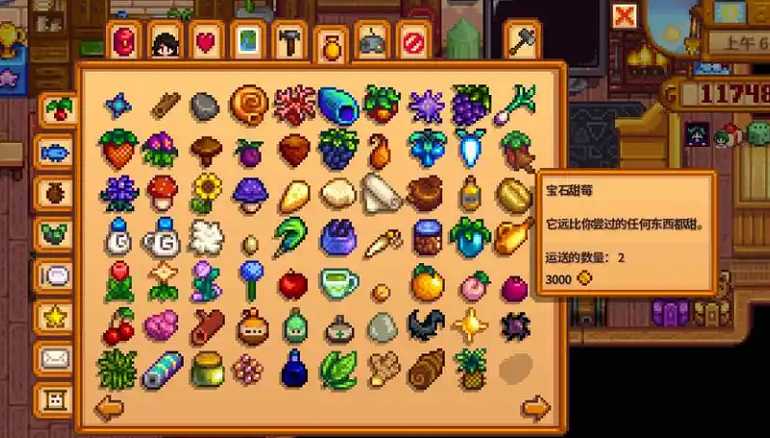Select the red mushroom item
The height and width of the screenshot is (438, 770).
162,190
